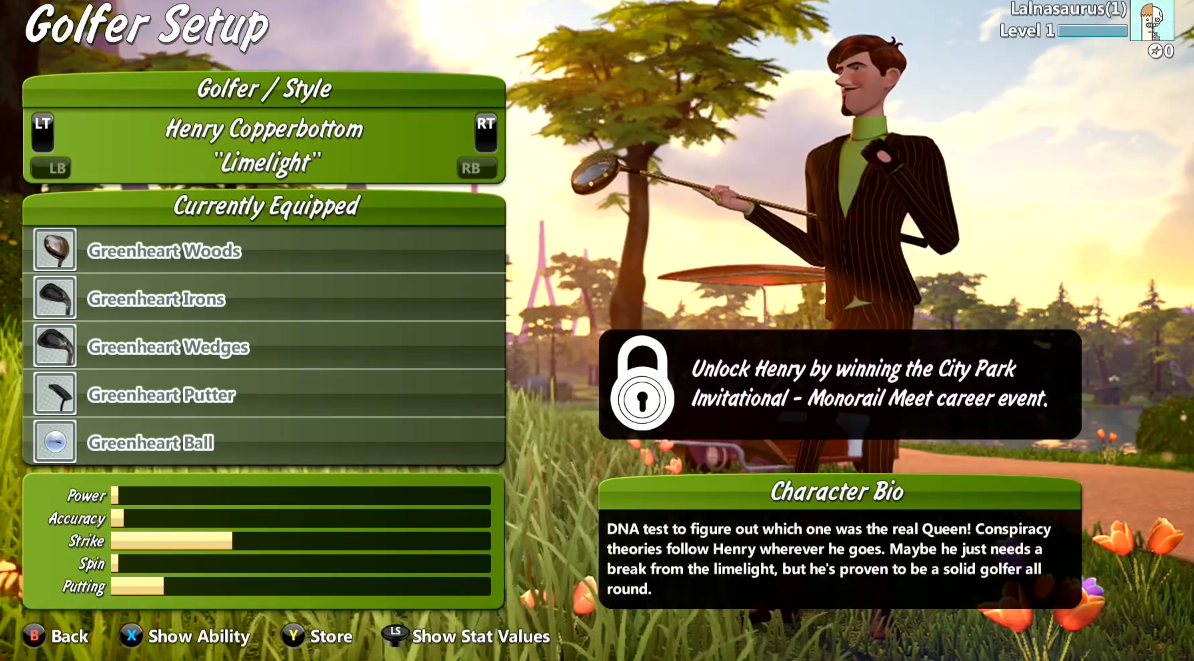1194x661 pixels.
Task: Choose the Greenheart Wedges row
Action: tap(264, 346)
